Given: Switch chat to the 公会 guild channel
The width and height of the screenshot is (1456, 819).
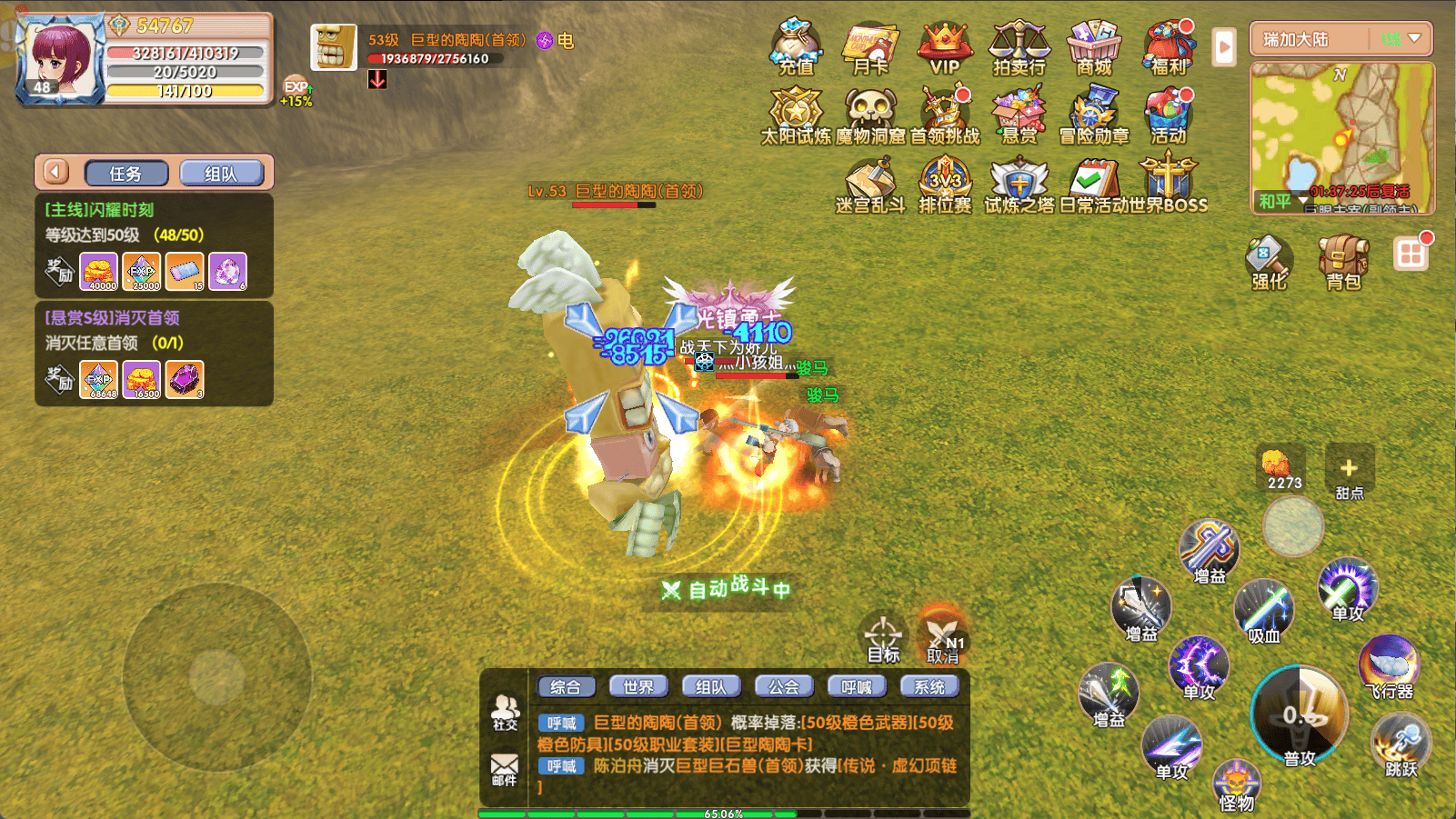Looking at the screenshot, I should [x=784, y=687].
